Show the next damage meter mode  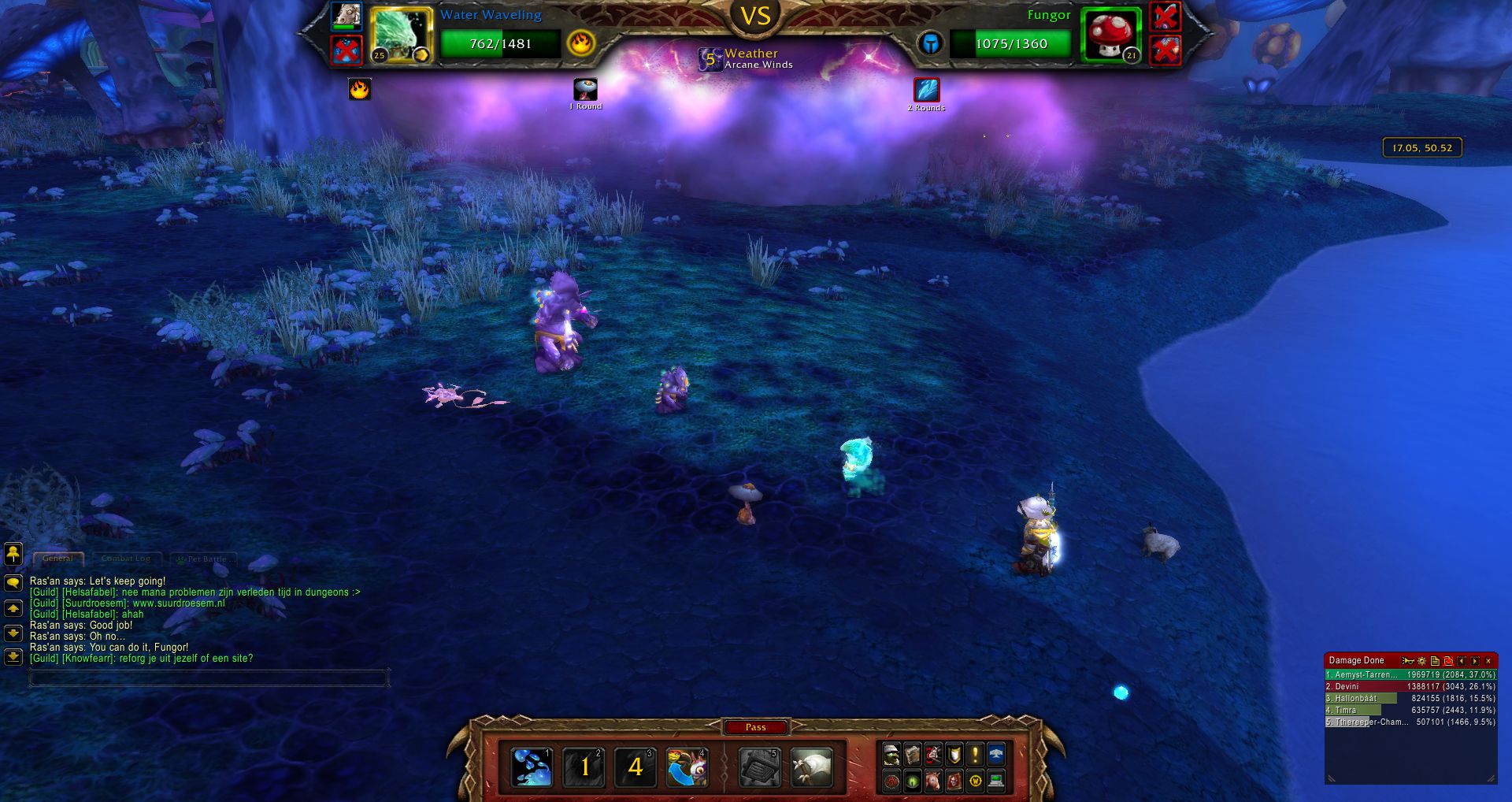1475,661
